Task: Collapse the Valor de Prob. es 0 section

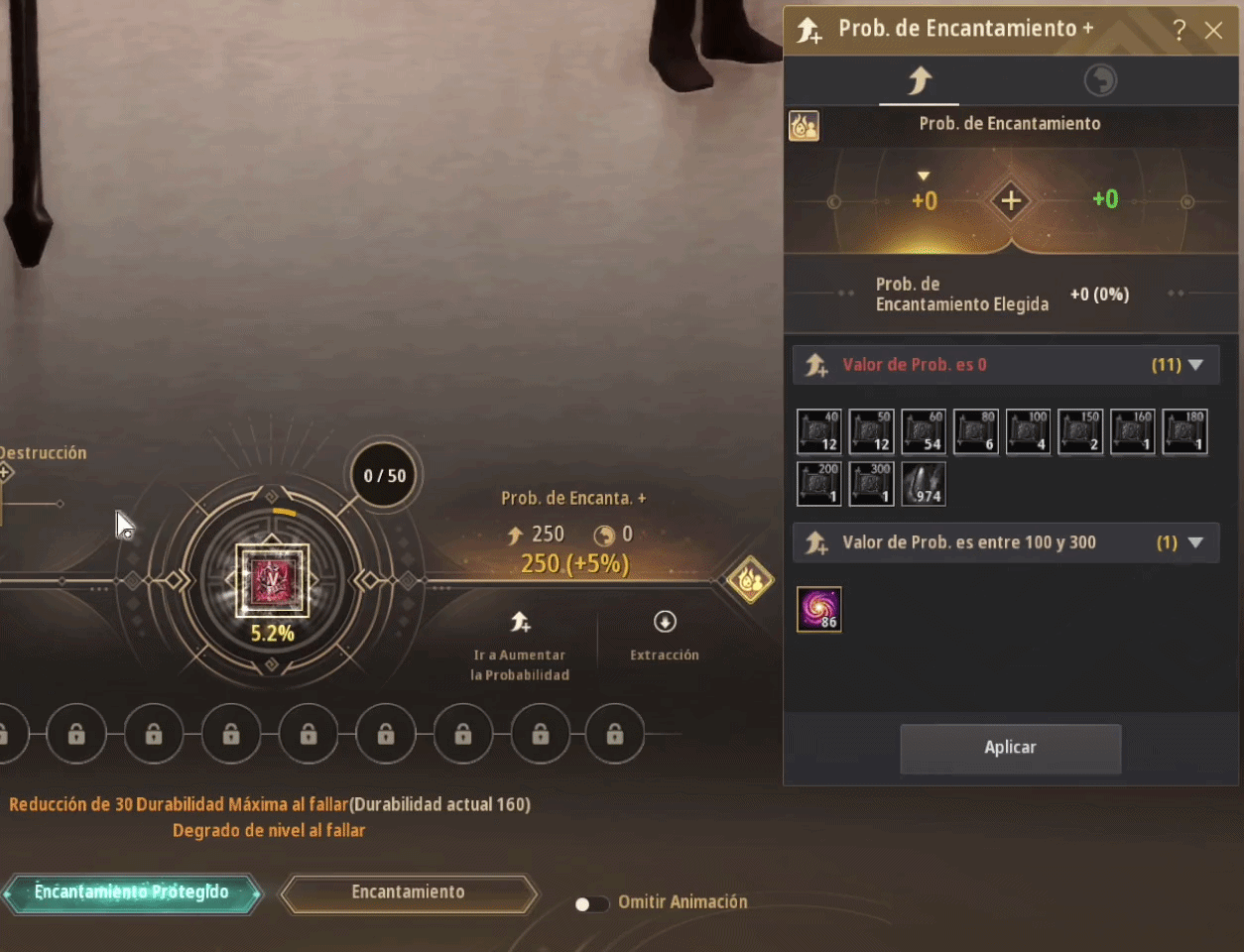Action: tap(1195, 365)
